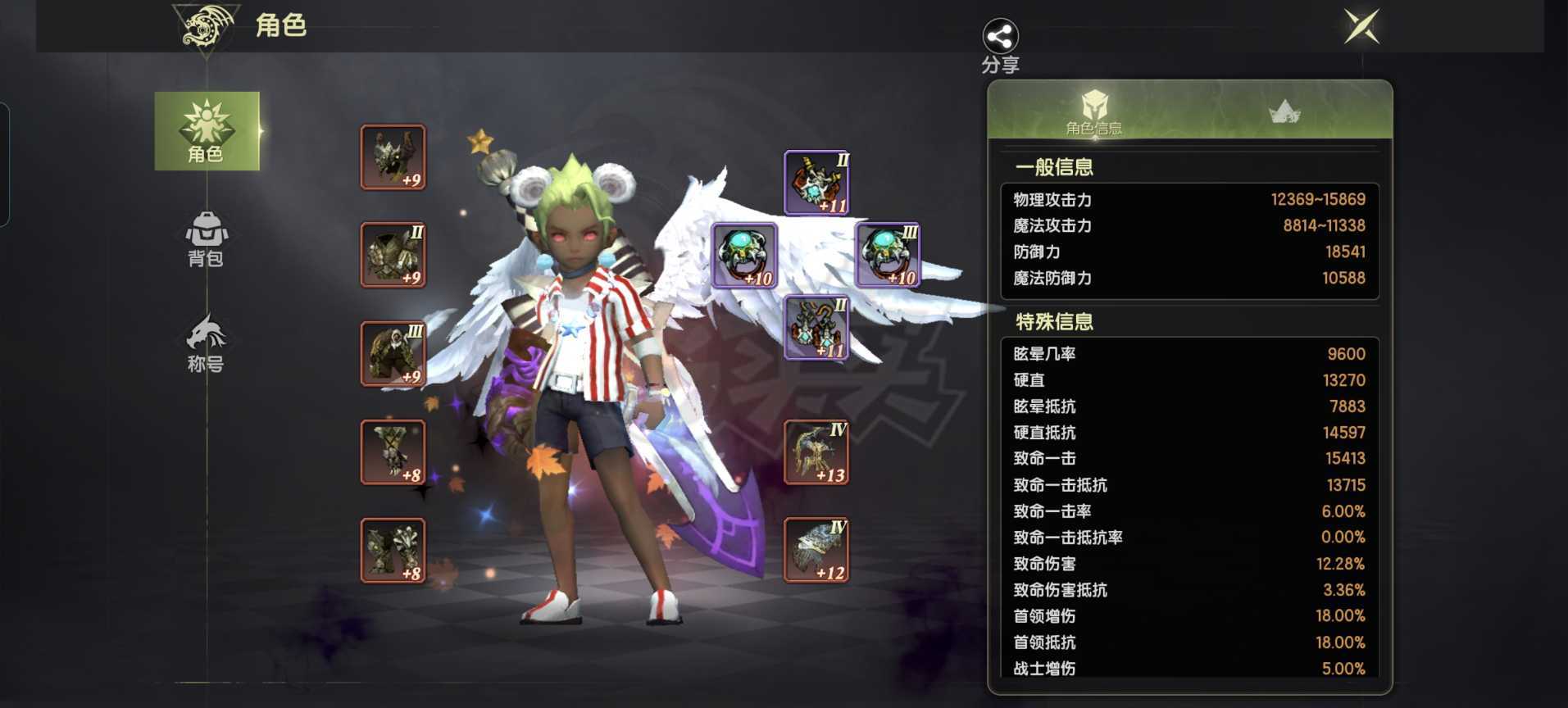The width and height of the screenshot is (1568, 708).
Task: Select the +9 helmet equipment slot
Action: click(393, 157)
